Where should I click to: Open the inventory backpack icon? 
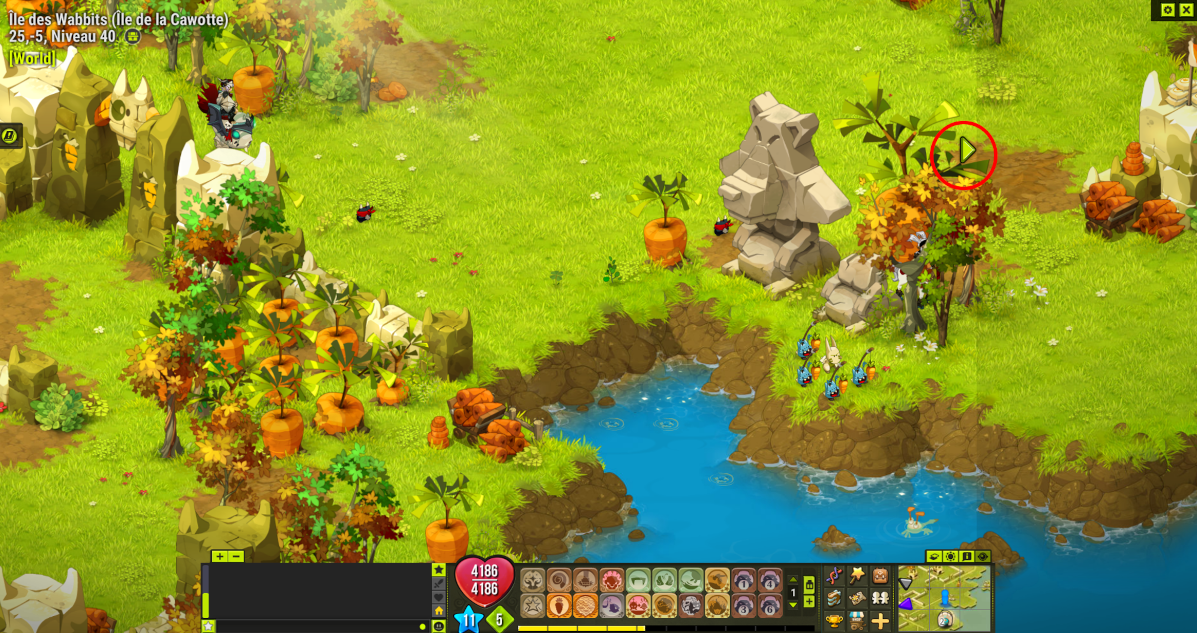pos(880,575)
